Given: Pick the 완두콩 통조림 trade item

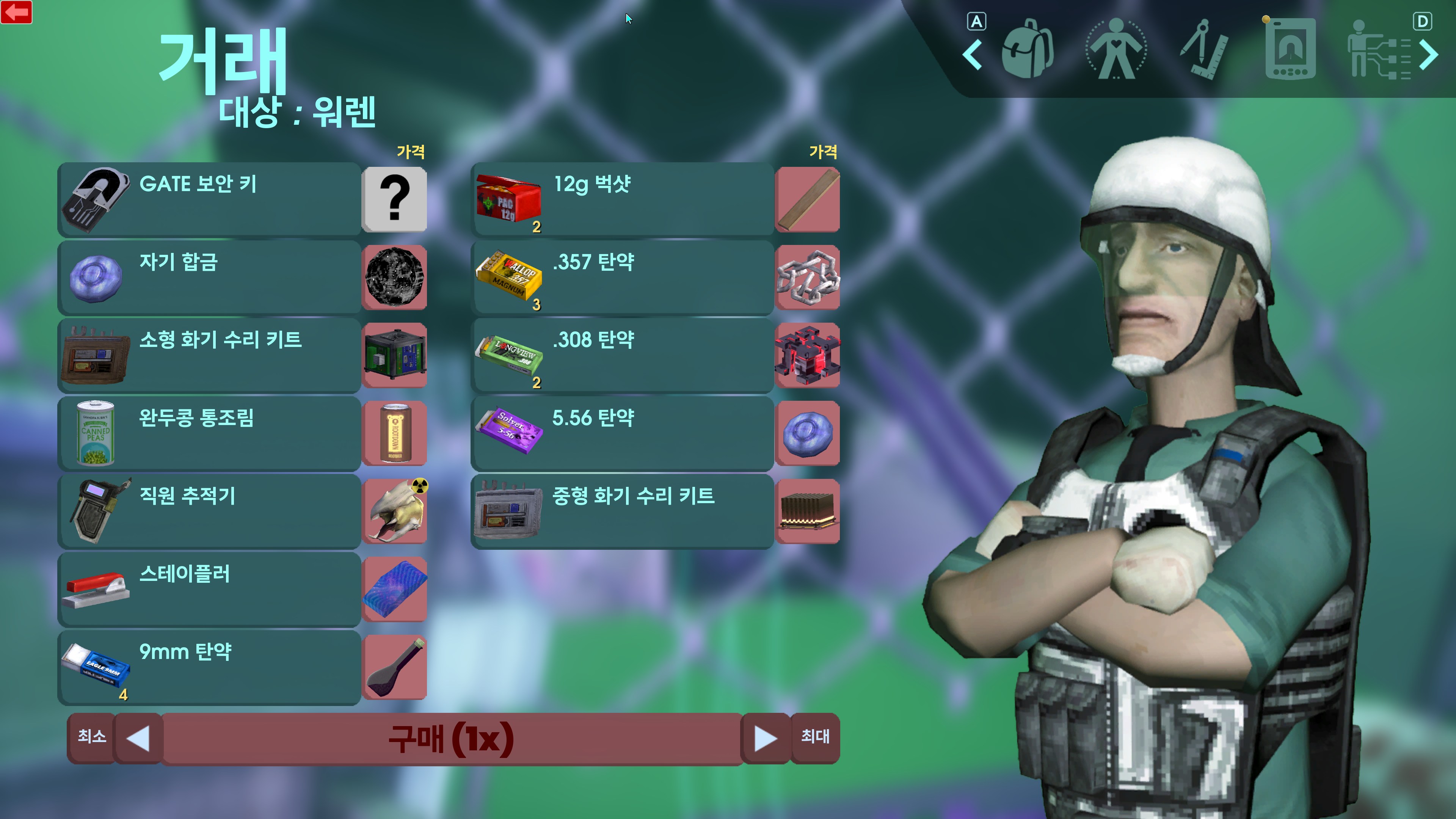Looking at the screenshot, I should tap(209, 433).
